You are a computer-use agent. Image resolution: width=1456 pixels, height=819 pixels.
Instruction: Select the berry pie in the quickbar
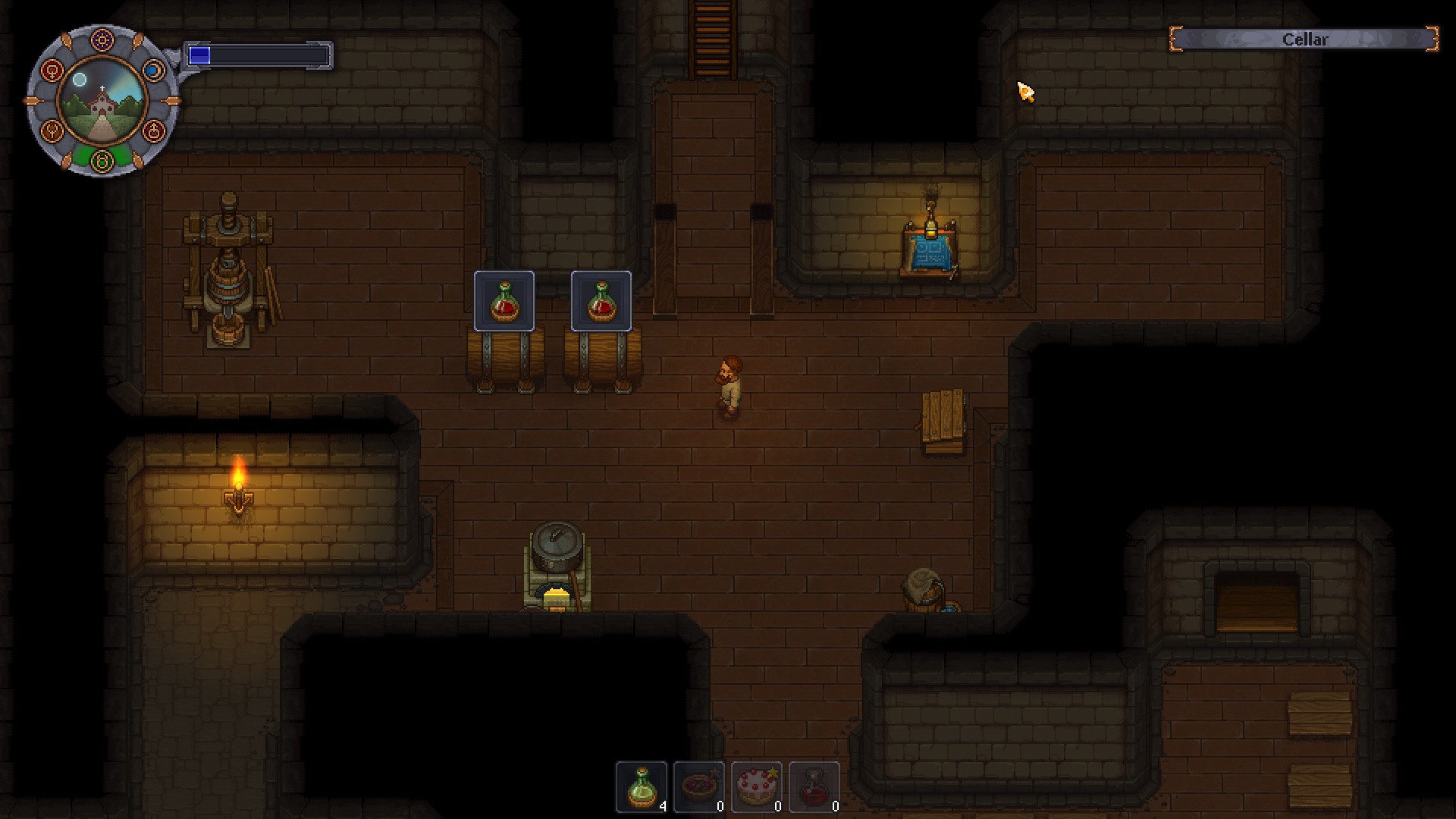698,787
